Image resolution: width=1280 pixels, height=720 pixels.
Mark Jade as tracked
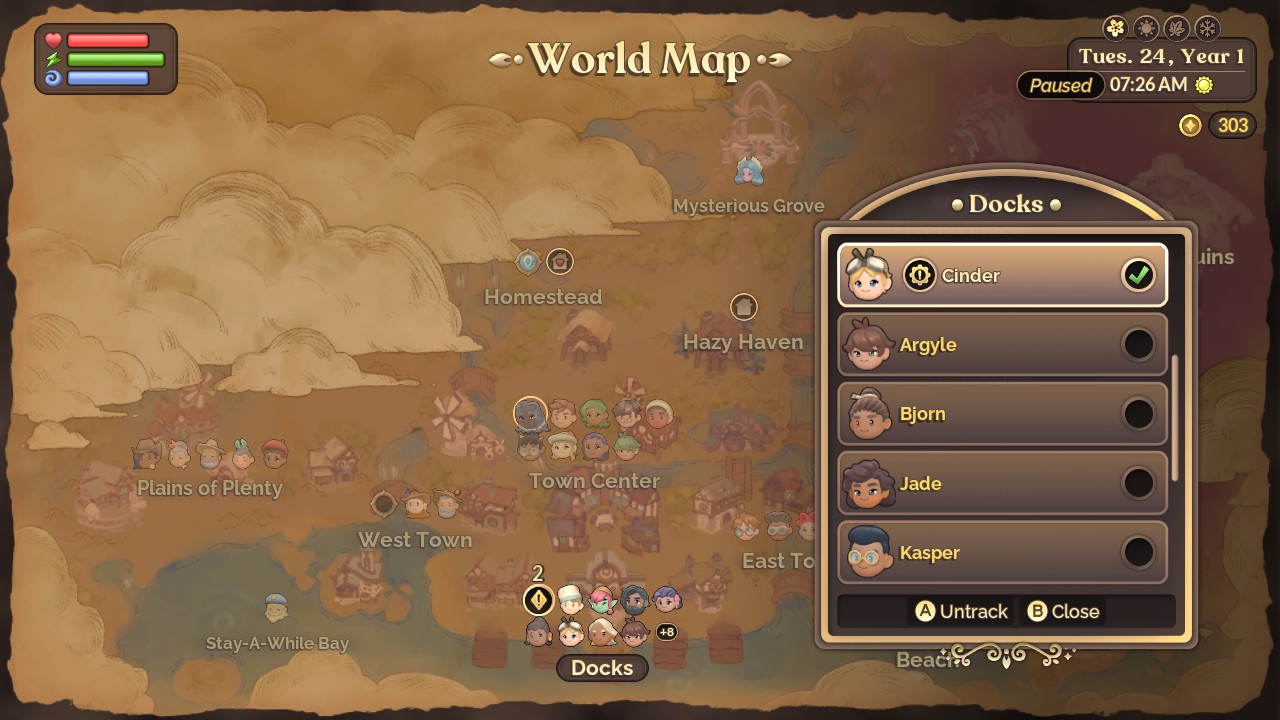1139,484
